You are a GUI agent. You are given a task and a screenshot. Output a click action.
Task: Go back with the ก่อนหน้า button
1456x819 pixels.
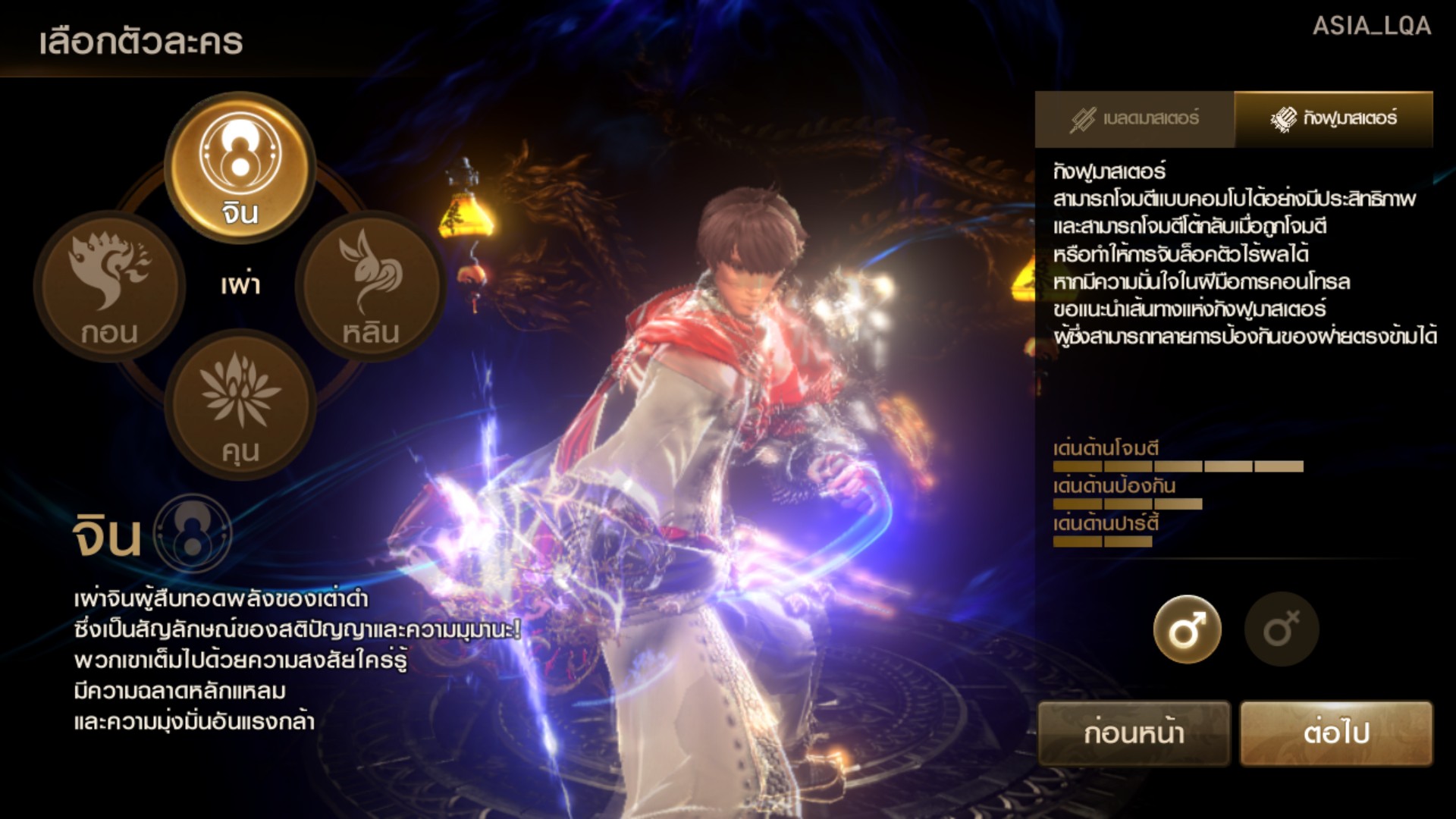[1134, 733]
